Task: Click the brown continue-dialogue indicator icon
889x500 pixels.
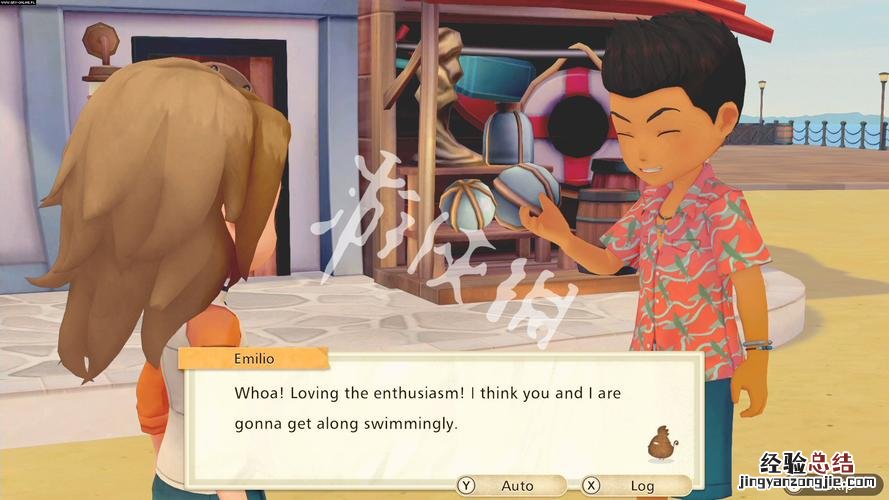Action: point(660,443)
